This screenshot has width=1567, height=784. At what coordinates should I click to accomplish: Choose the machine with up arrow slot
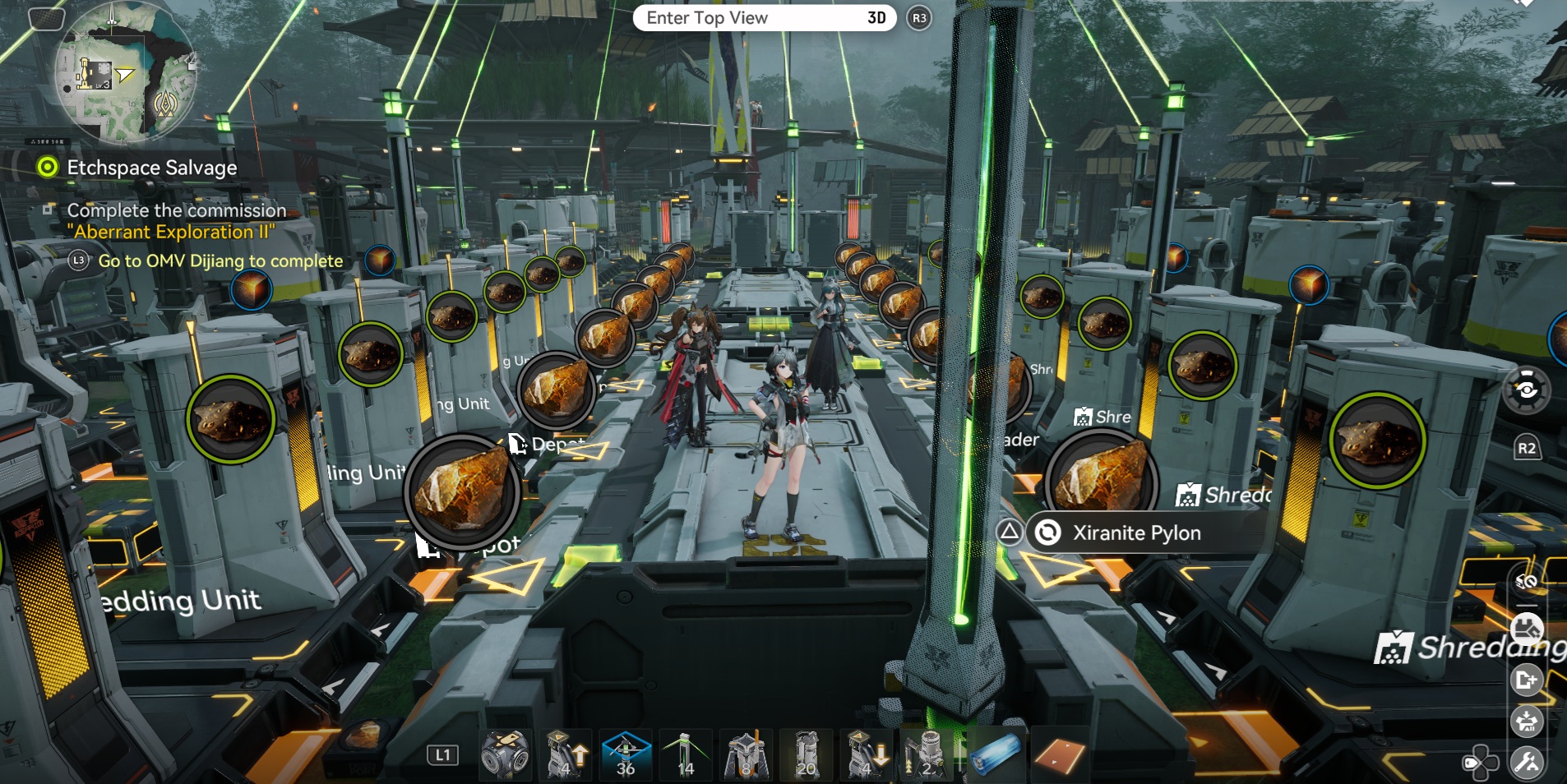tap(567, 754)
